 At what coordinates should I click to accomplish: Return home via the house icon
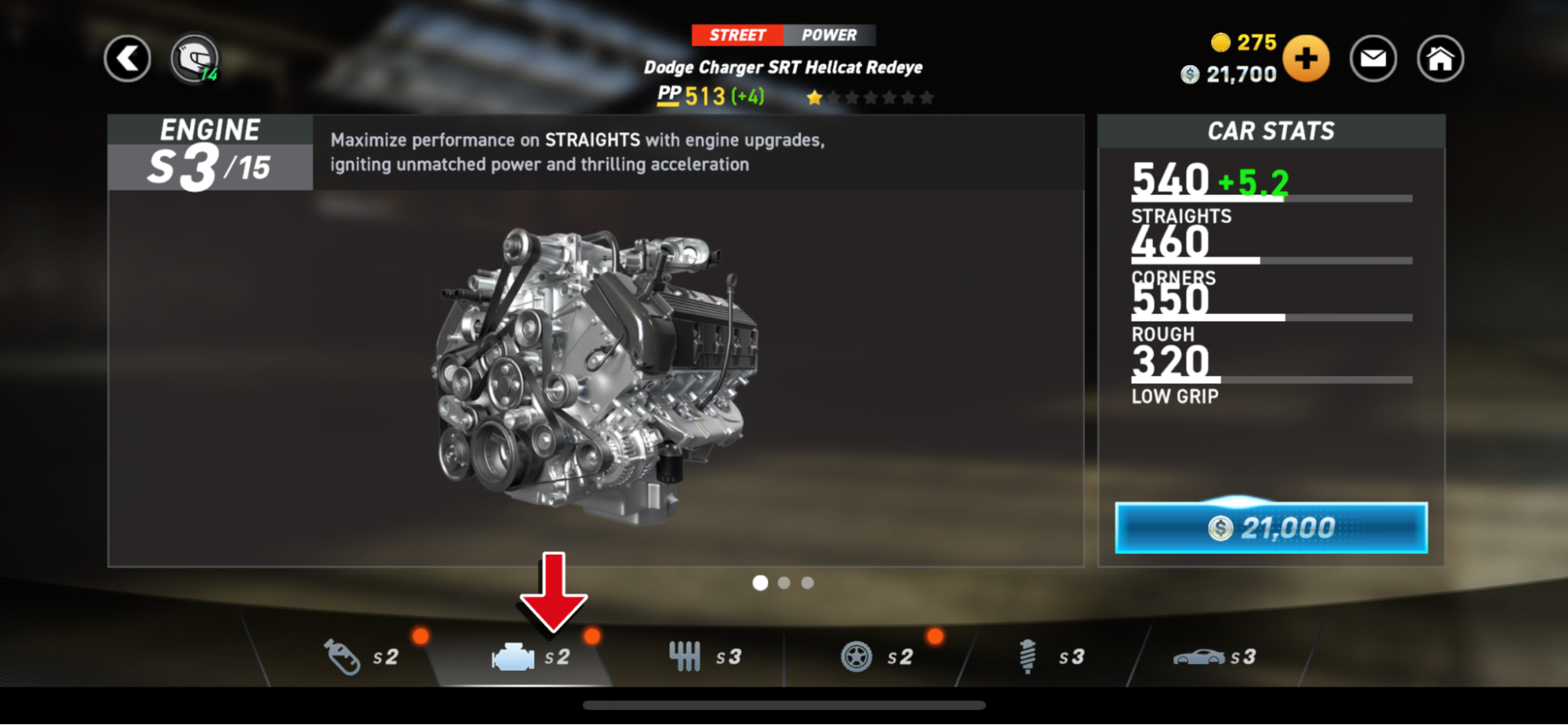pos(1440,58)
